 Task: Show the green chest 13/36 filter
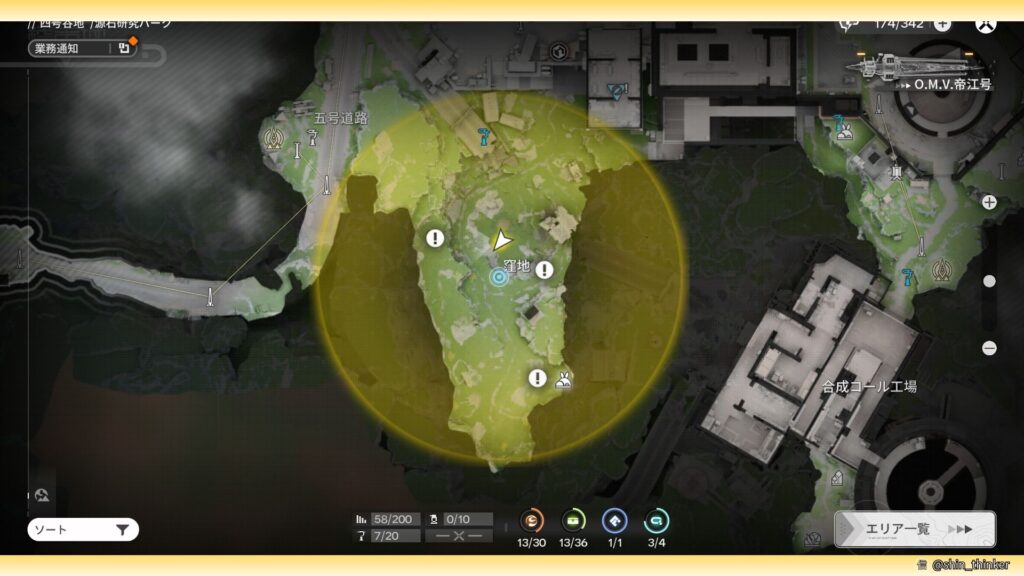573,520
